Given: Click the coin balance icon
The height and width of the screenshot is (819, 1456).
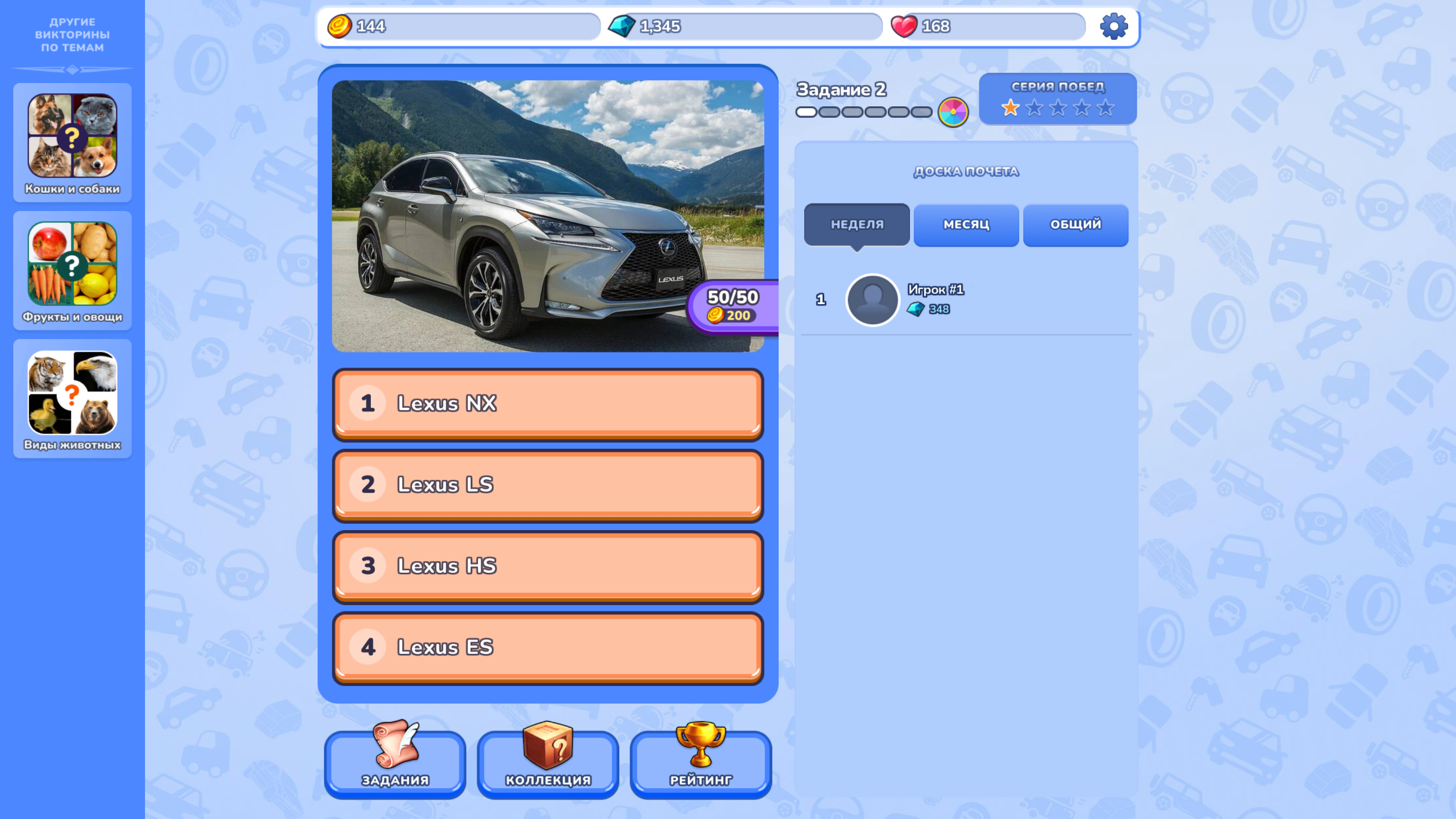Looking at the screenshot, I should click(341, 26).
